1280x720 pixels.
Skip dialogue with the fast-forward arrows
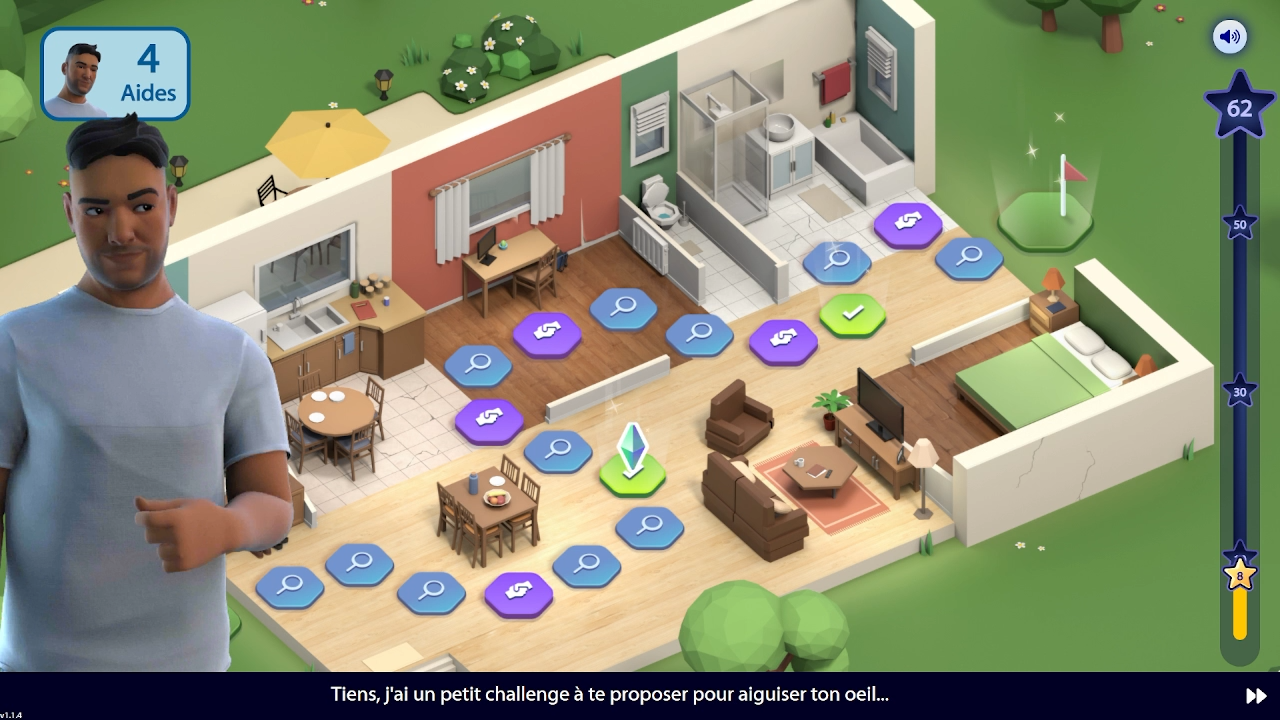[1256, 696]
